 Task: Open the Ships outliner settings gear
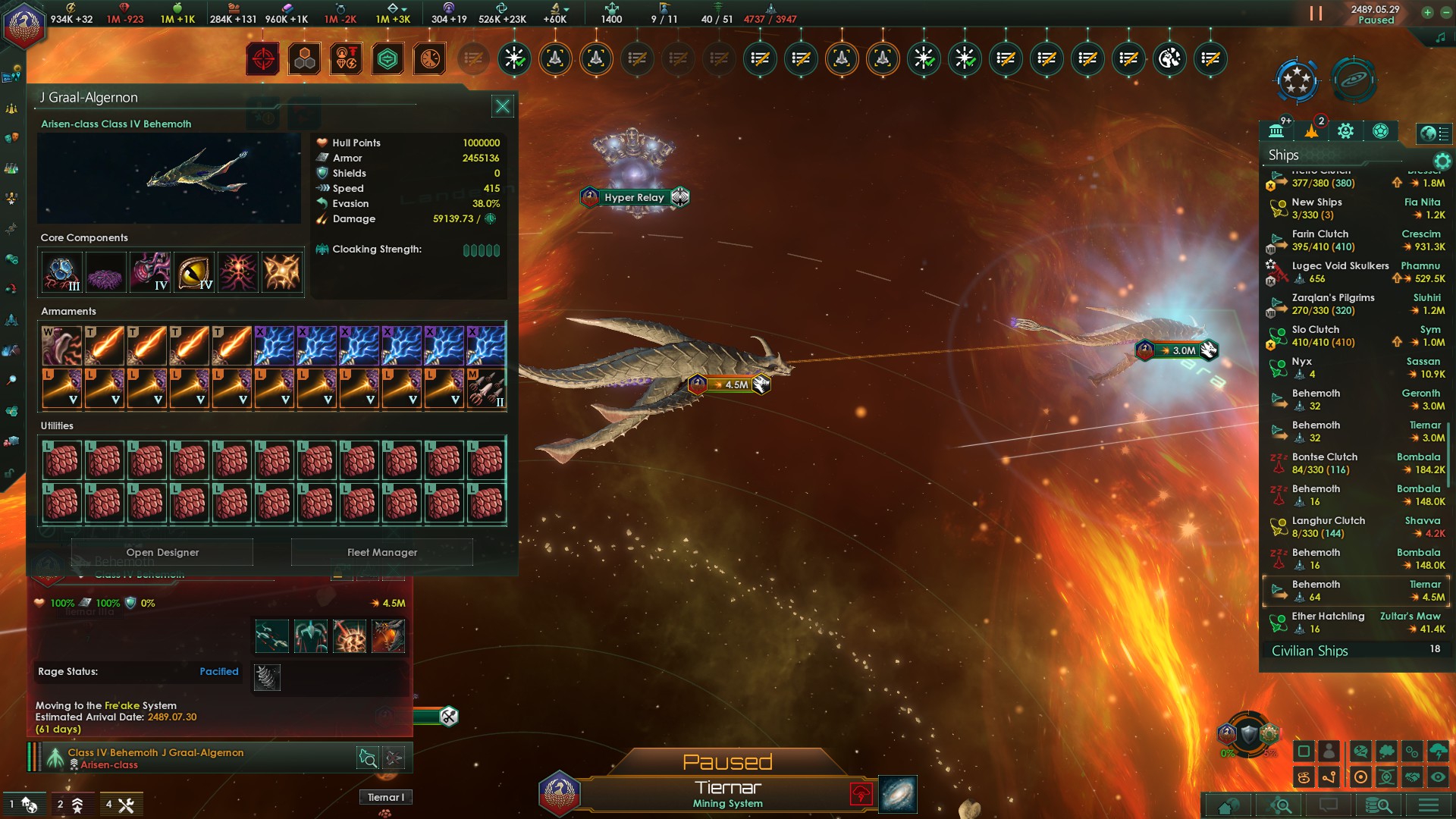click(x=1442, y=161)
